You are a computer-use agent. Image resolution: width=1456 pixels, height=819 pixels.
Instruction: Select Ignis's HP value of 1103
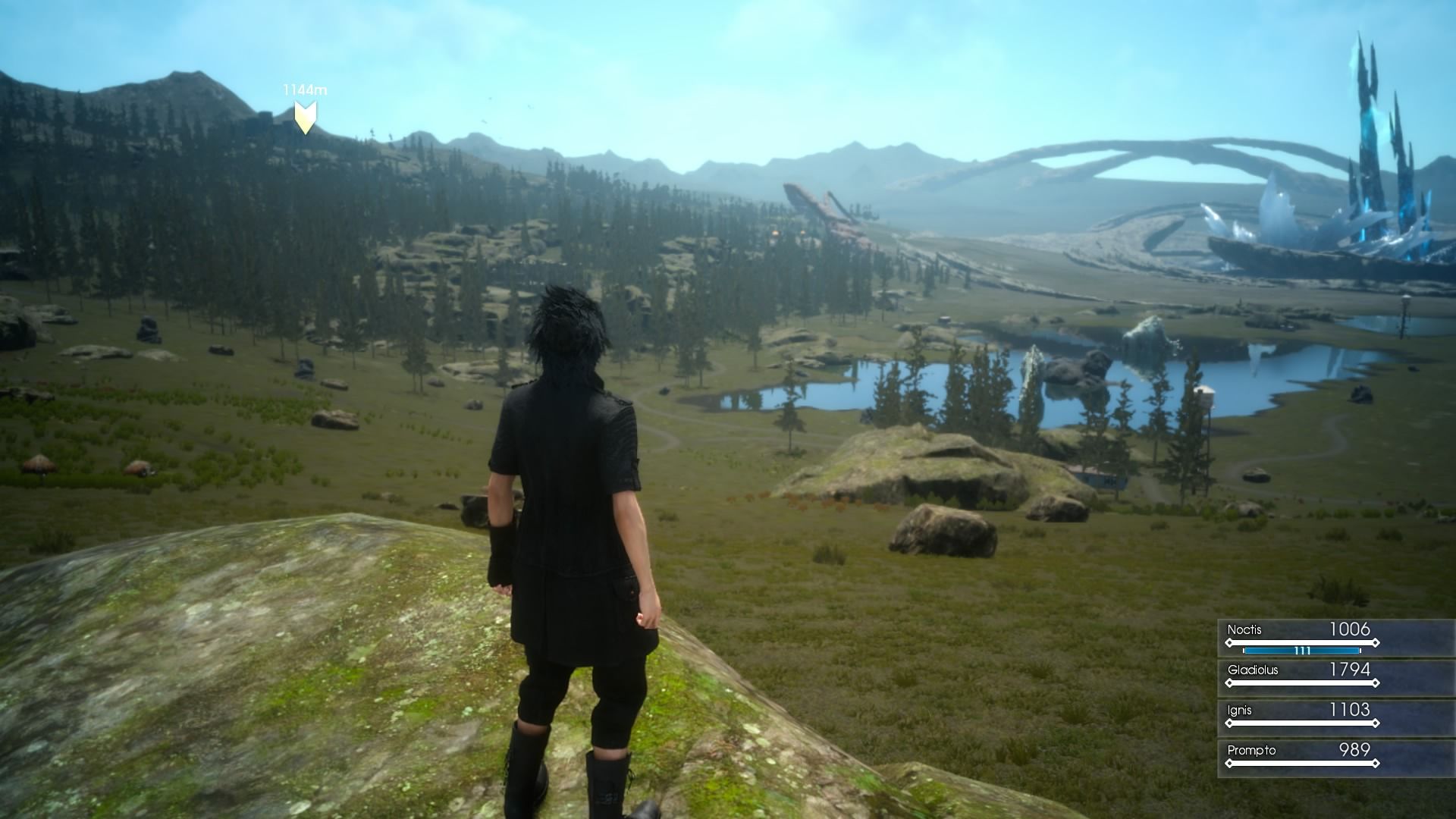(1349, 710)
